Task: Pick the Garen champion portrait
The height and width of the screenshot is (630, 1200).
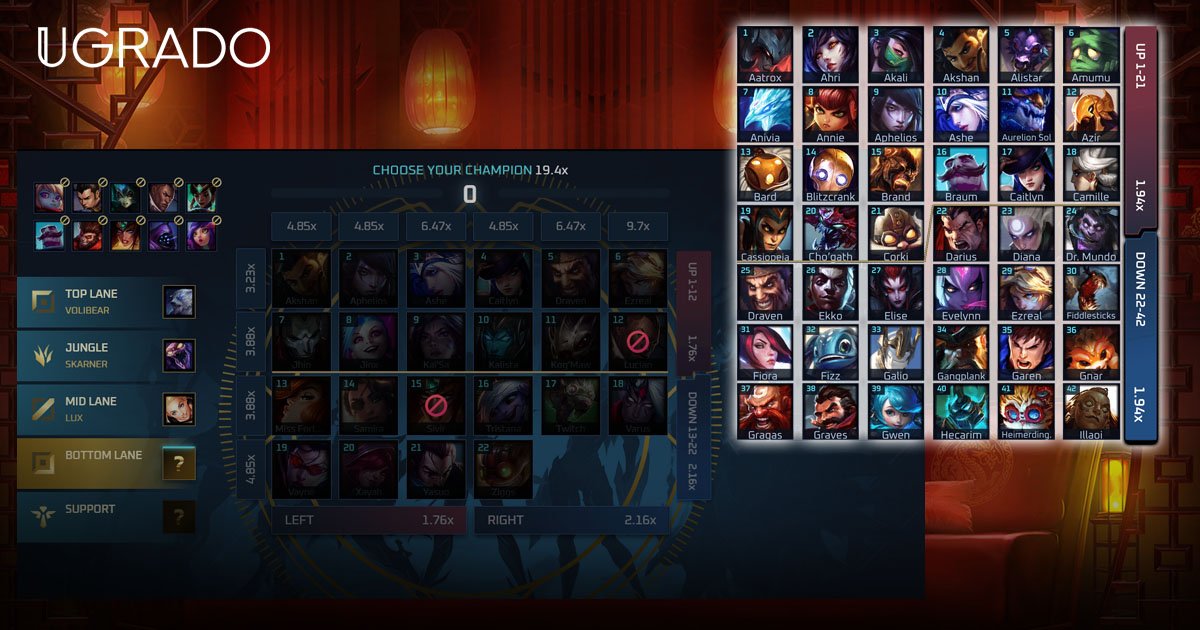Action: point(1026,353)
